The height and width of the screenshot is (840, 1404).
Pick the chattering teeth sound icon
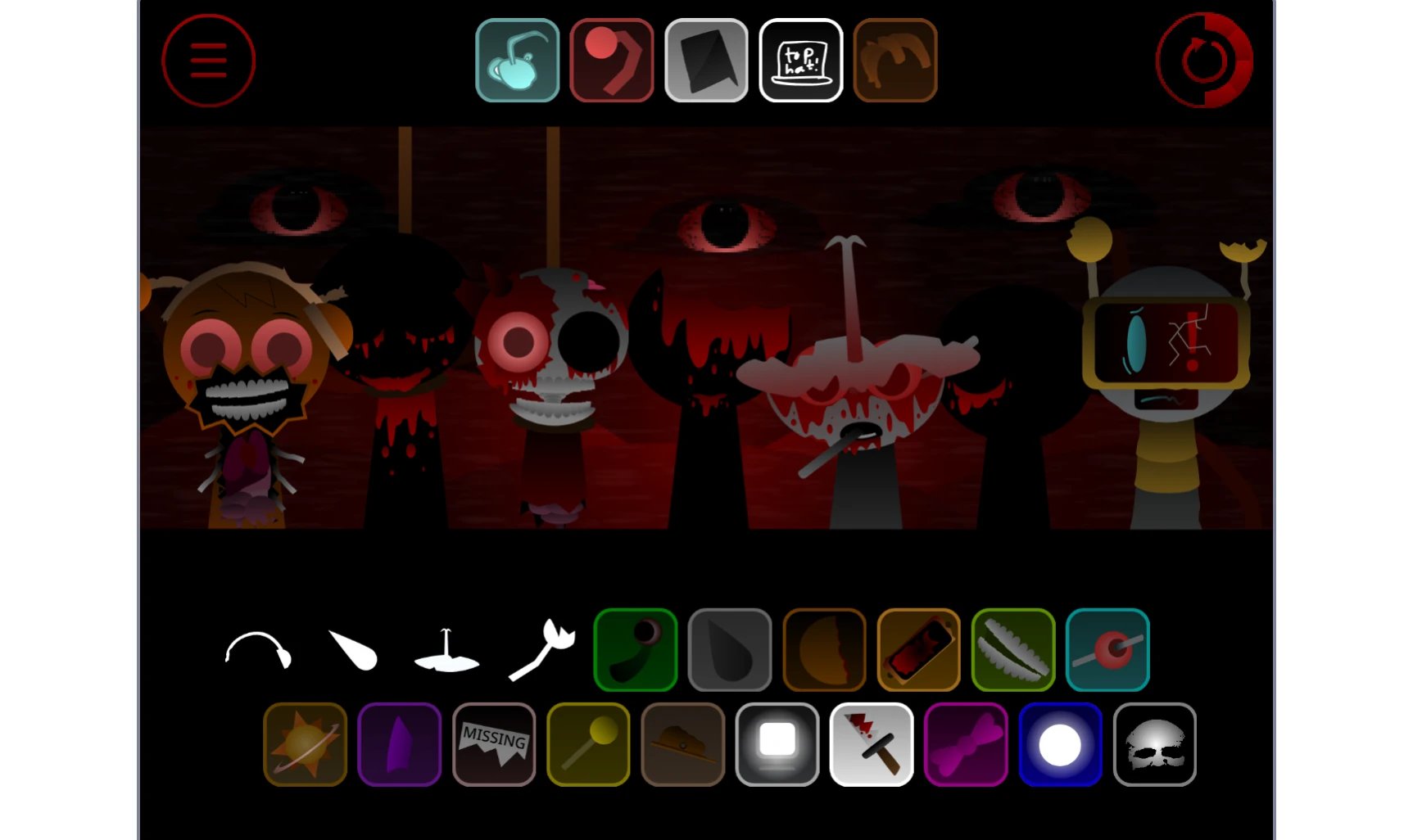pyautogui.click(x=1012, y=649)
